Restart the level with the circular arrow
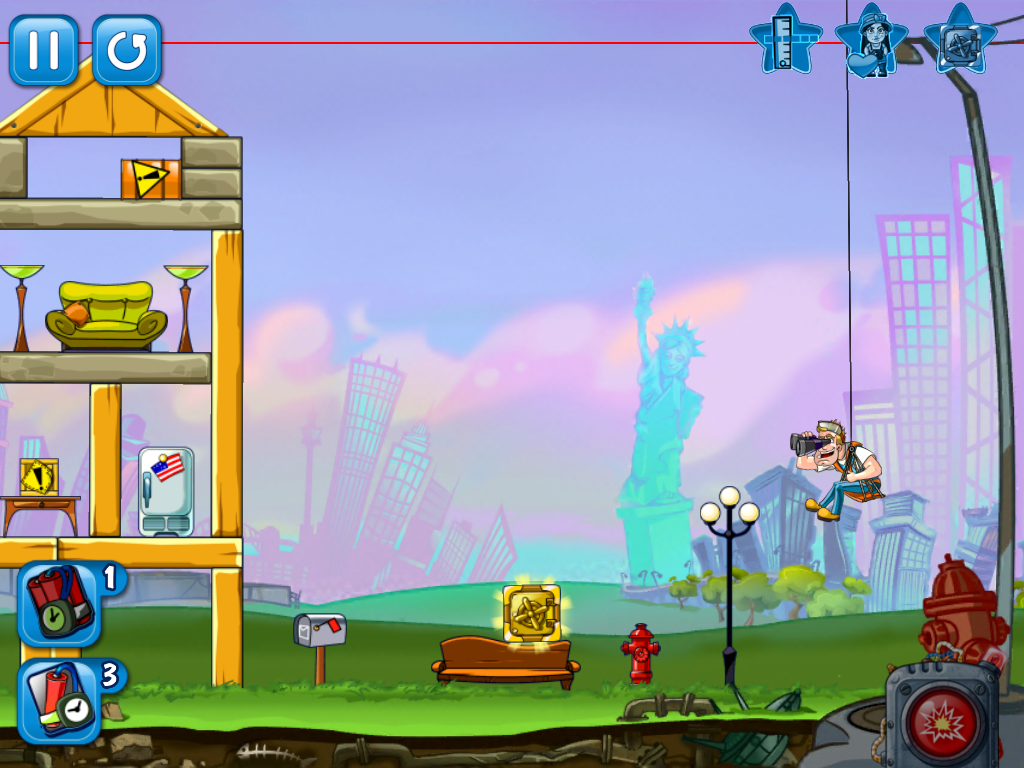This screenshot has height=768, width=1024. pyautogui.click(x=127, y=50)
